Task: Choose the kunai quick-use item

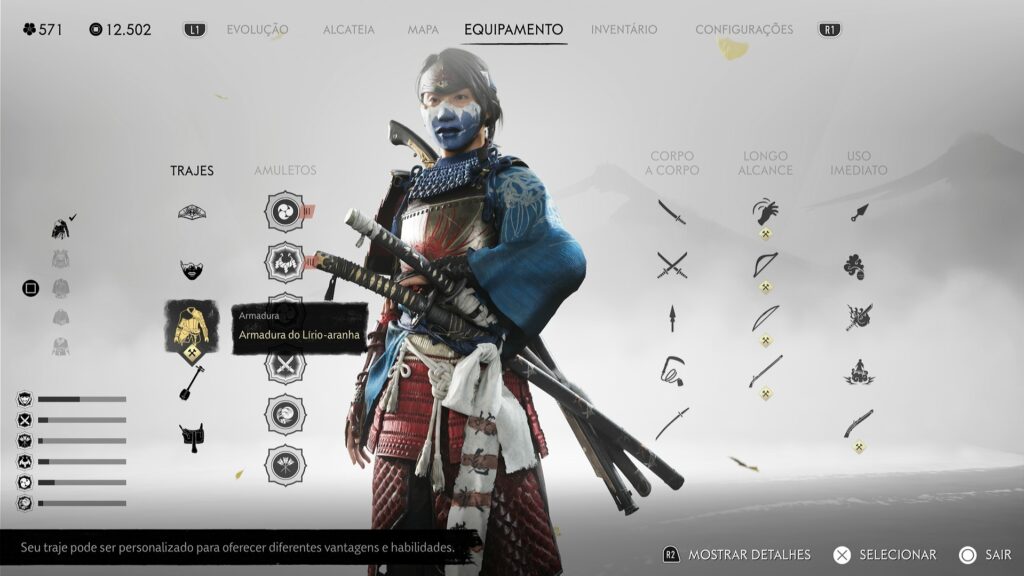Action: pyautogui.click(x=859, y=212)
